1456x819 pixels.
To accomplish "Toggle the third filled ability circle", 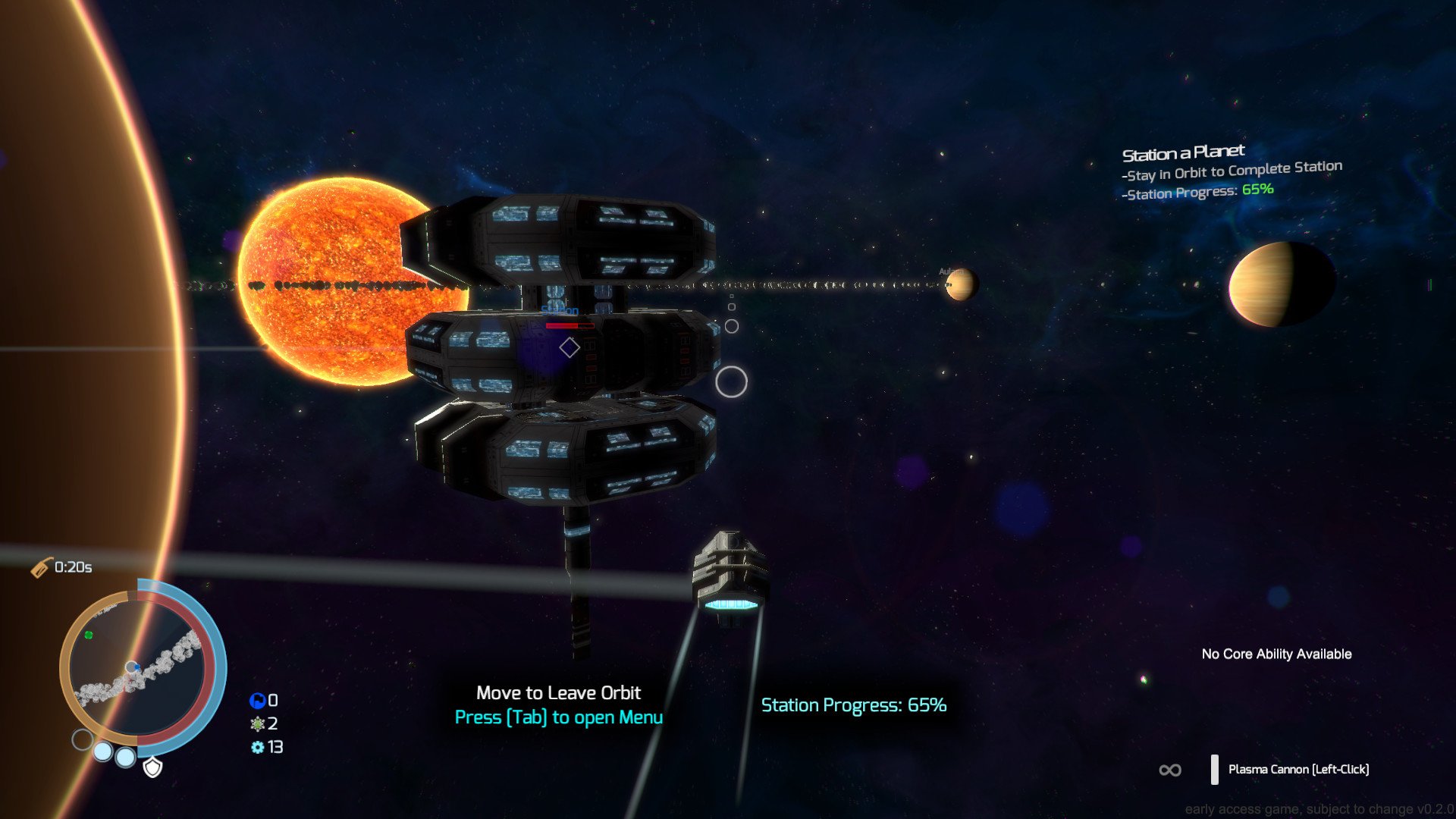I will point(125,758).
